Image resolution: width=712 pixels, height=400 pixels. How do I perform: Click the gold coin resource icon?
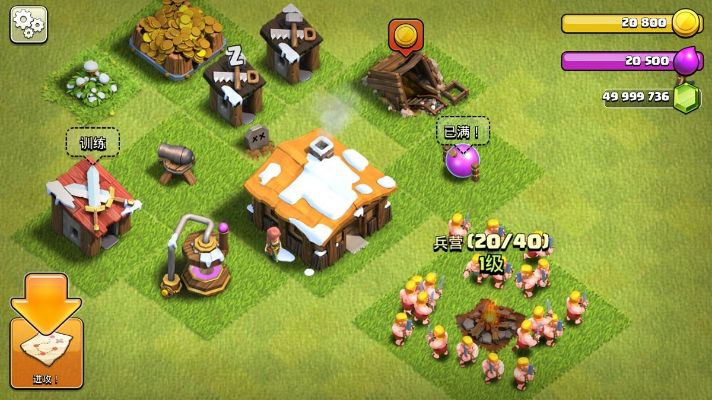pyautogui.click(x=685, y=23)
